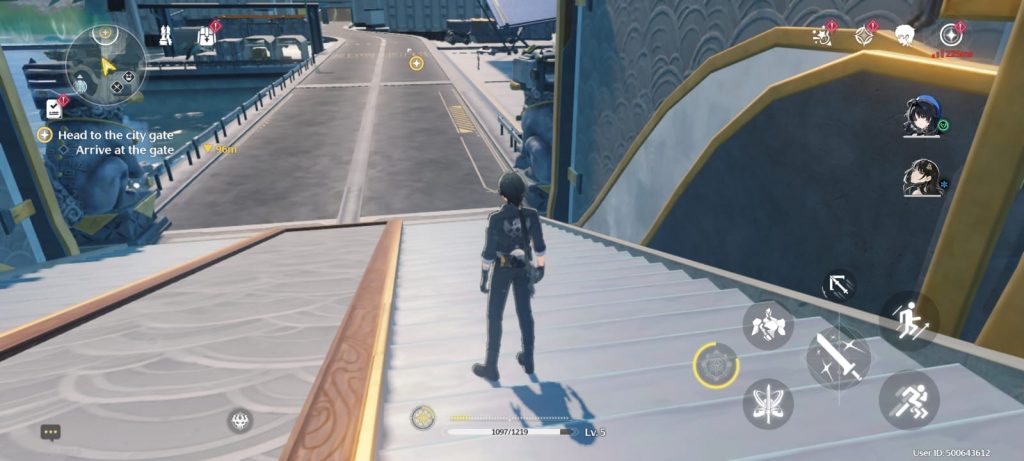Use the yellow-ringed Resonance Liberation button
1024x461 pixels.
(716, 365)
